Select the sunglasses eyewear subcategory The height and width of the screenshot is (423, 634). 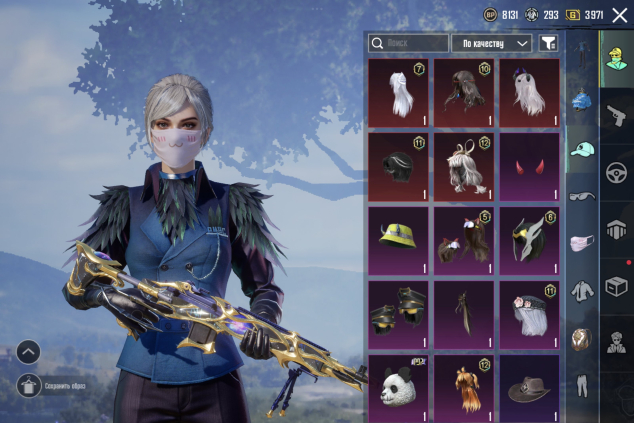pyautogui.click(x=582, y=195)
